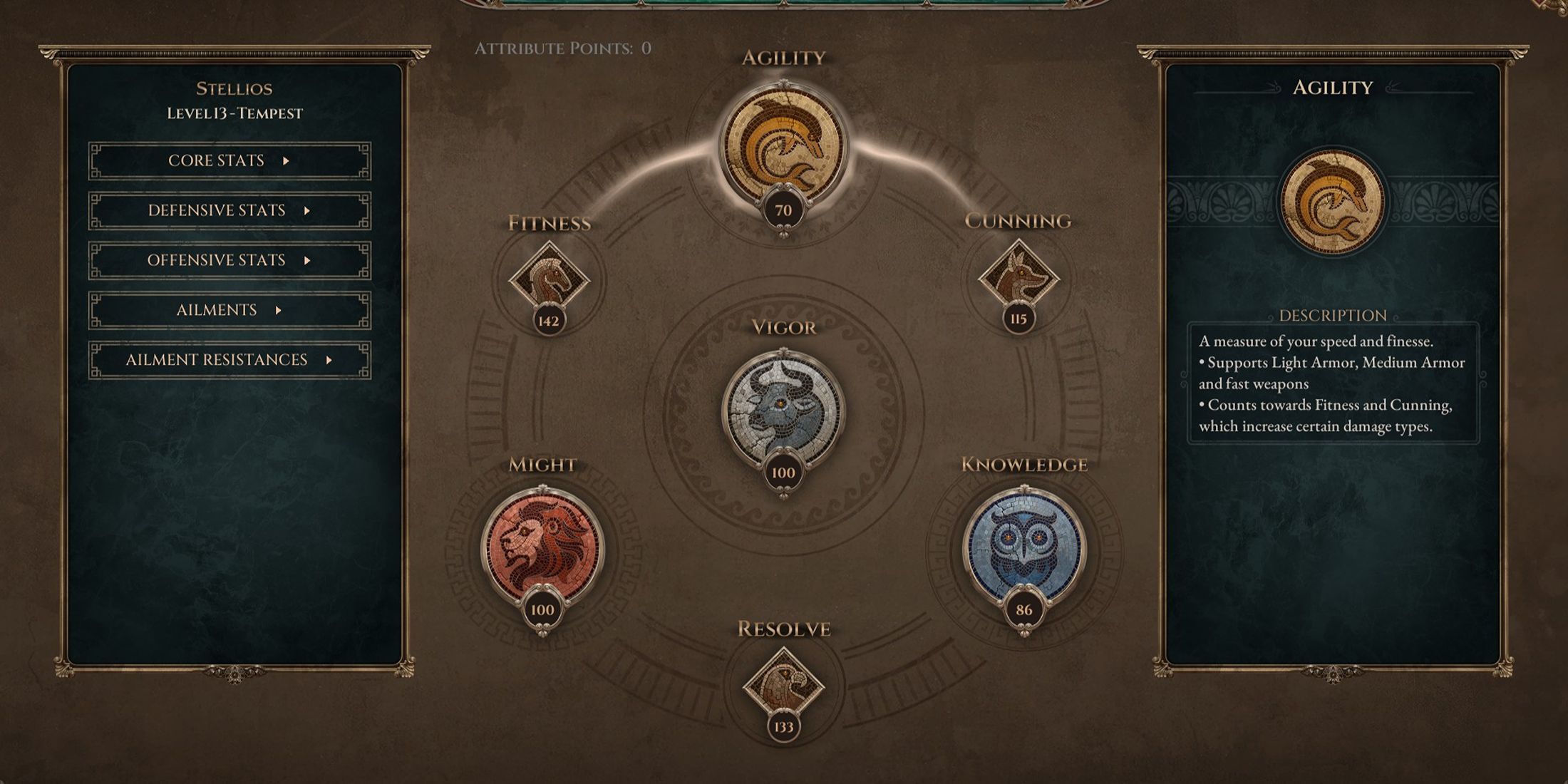Expand the Core Stats section
The width and height of the screenshot is (1568, 784).
click(x=228, y=160)
